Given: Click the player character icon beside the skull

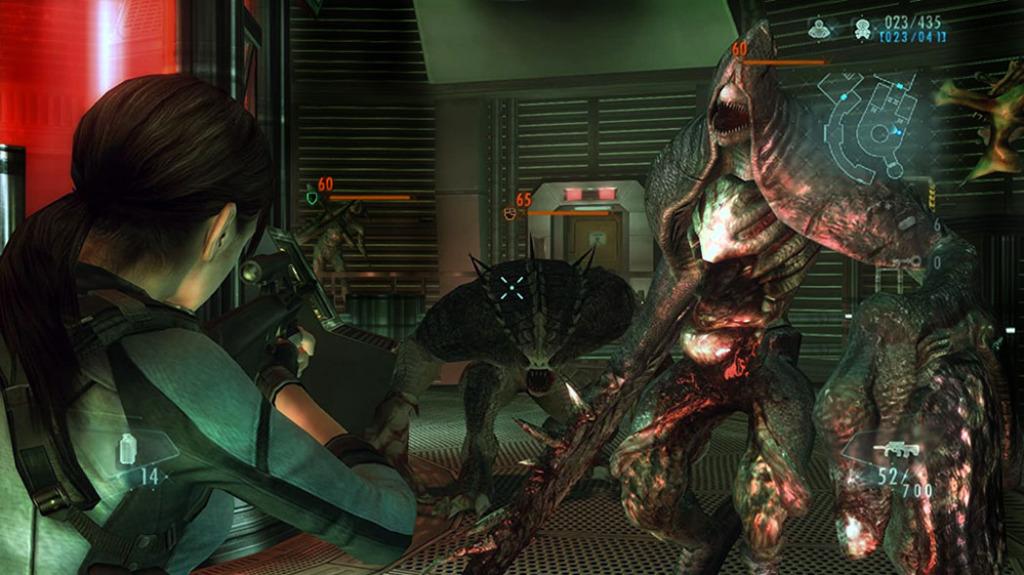Looking at the screenshot, I should (x=820, y=31).
